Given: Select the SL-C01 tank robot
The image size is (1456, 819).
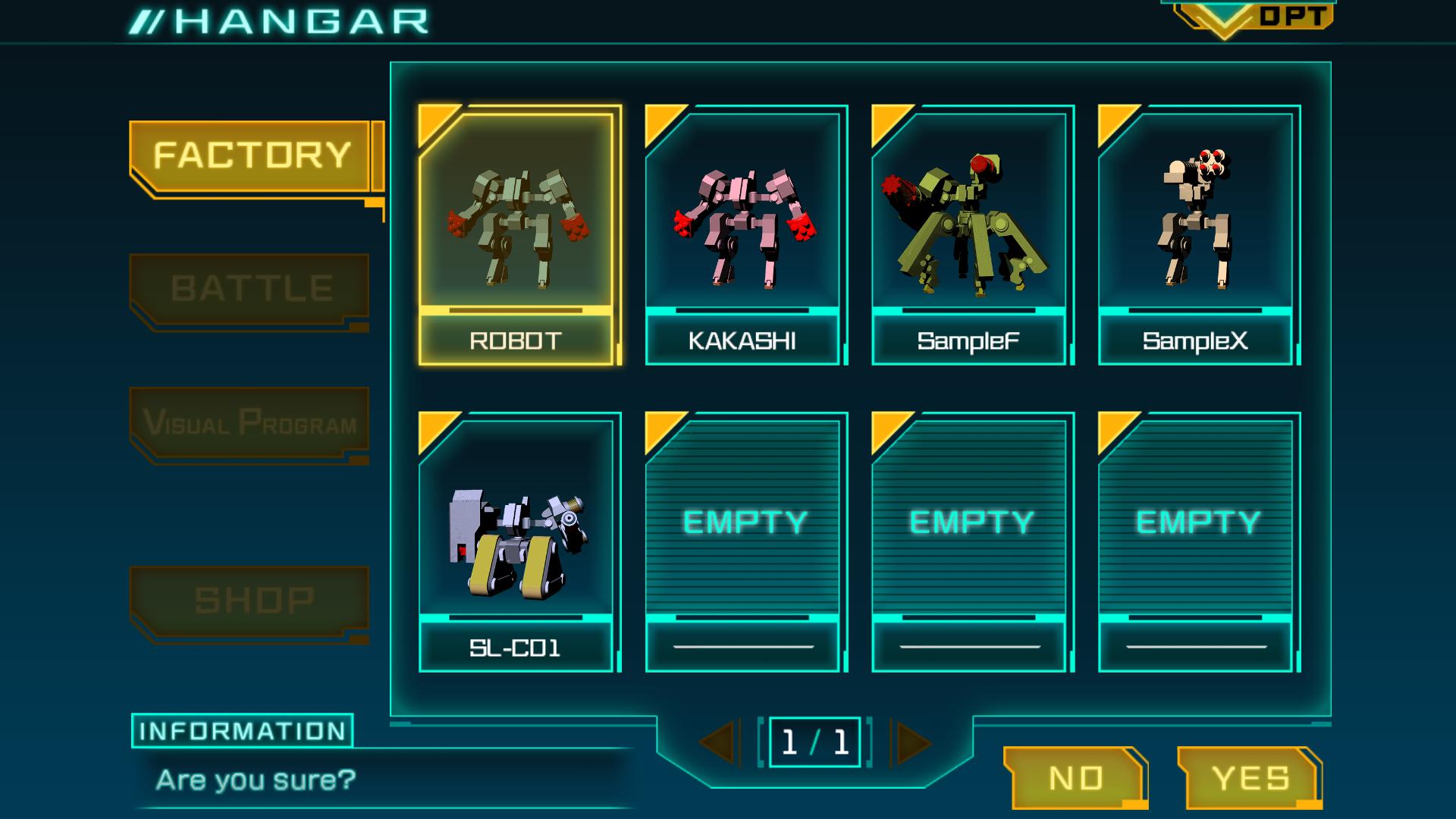Looking at the screenshot, I should point(516,542).
